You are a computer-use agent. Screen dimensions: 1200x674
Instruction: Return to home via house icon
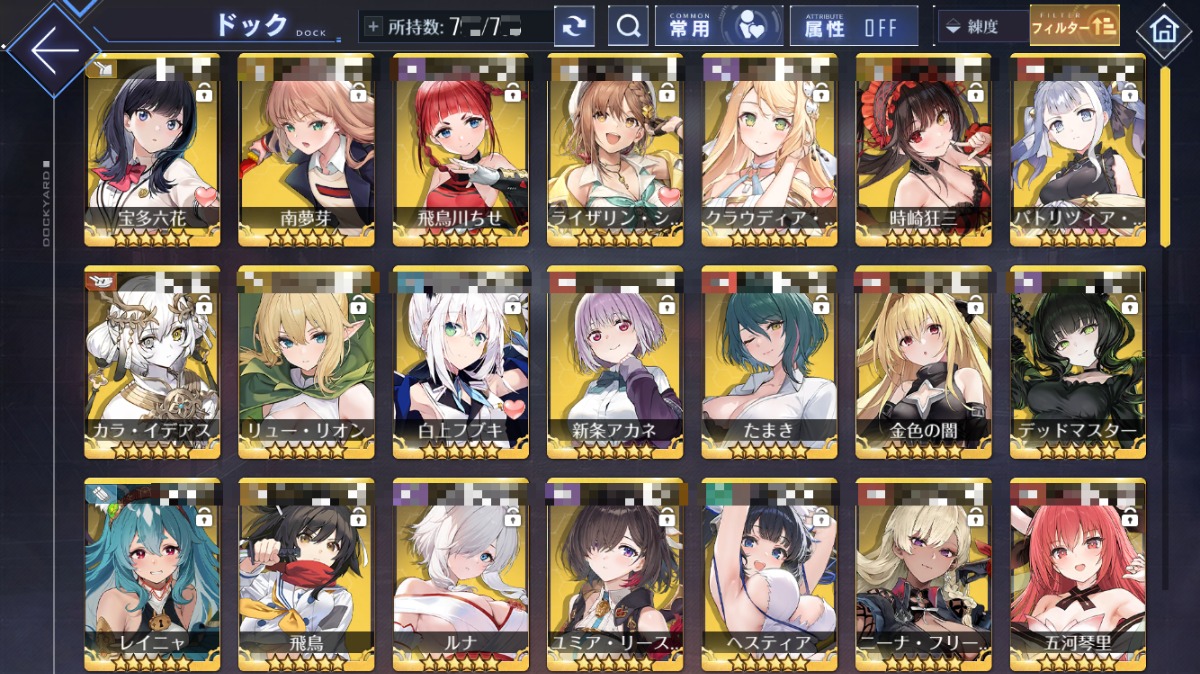pos(1163,29)
